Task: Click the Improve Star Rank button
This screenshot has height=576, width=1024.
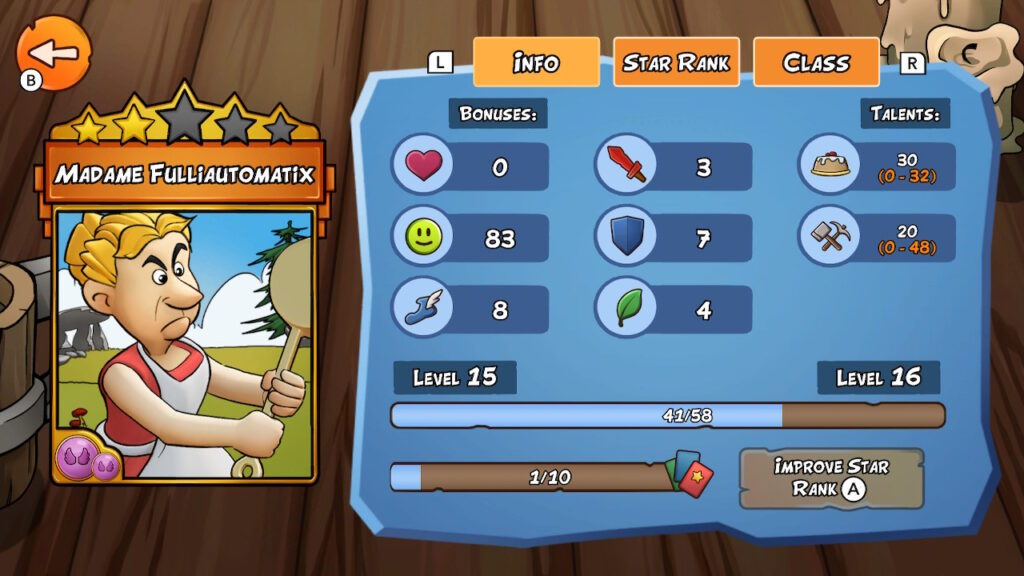Action: coord(831,478)
